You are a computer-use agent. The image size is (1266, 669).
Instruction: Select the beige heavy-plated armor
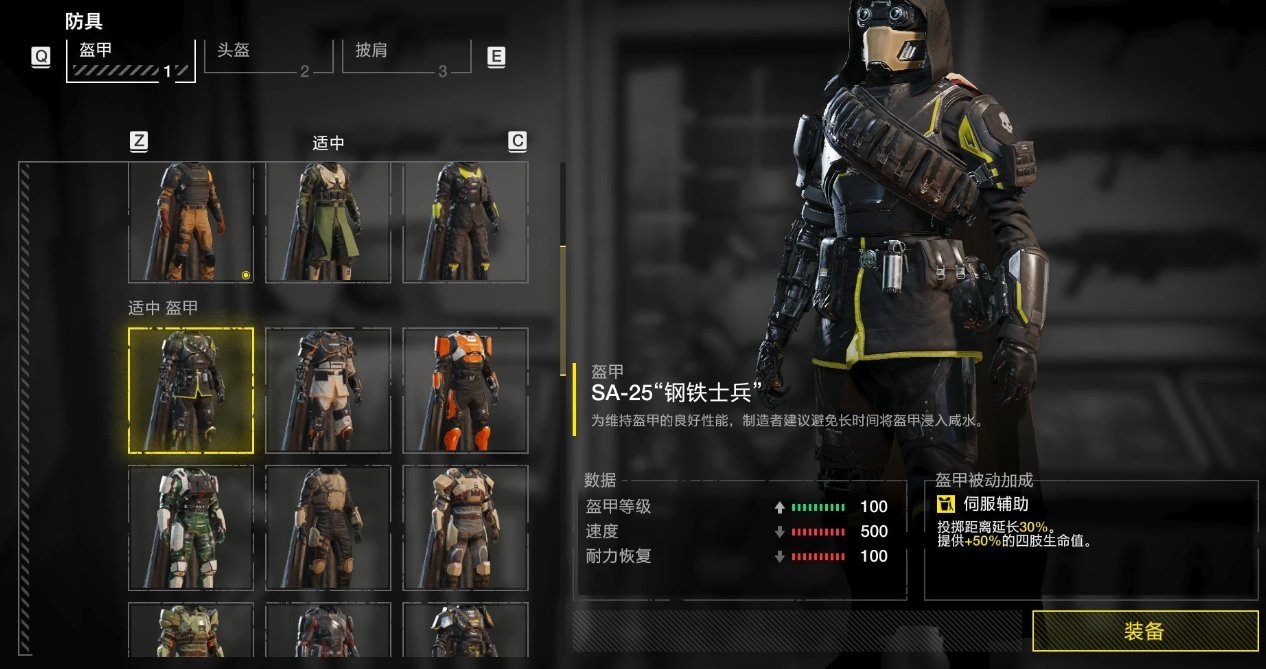click(465, 527)
